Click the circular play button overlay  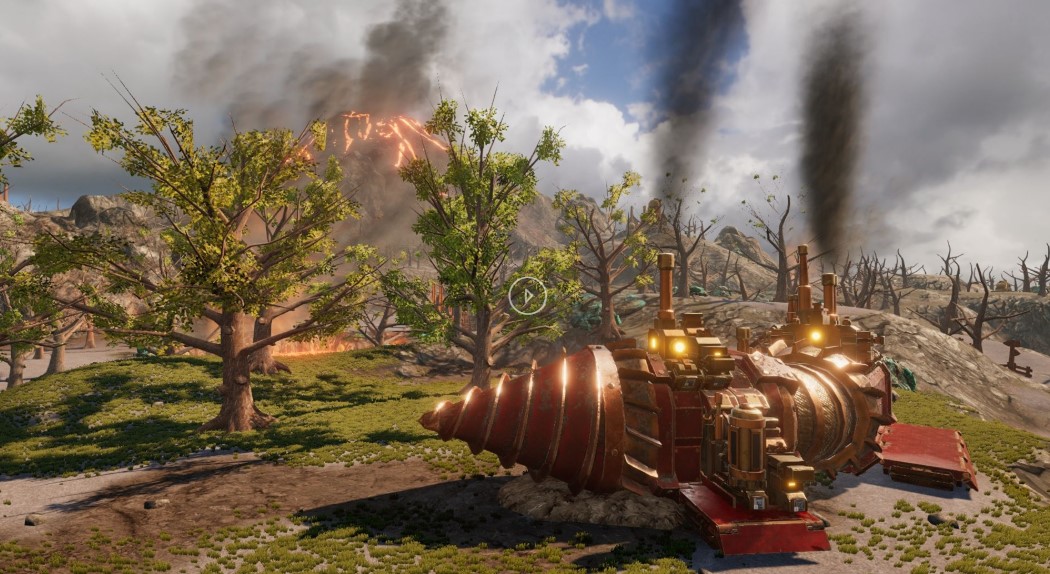pyautogui.click(x=527, y=295)
